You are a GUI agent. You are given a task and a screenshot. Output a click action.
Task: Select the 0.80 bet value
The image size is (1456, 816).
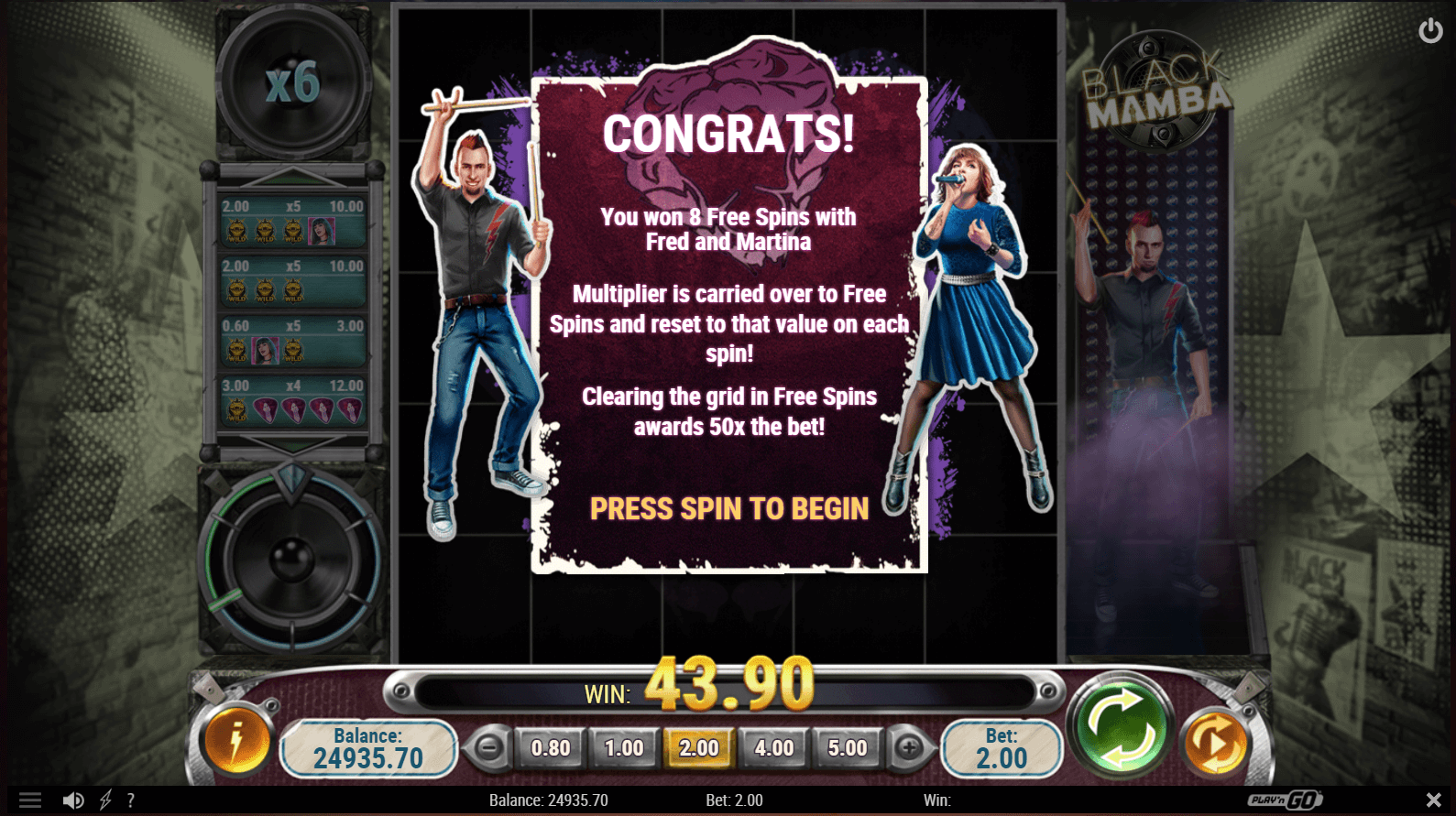(549, 747)
